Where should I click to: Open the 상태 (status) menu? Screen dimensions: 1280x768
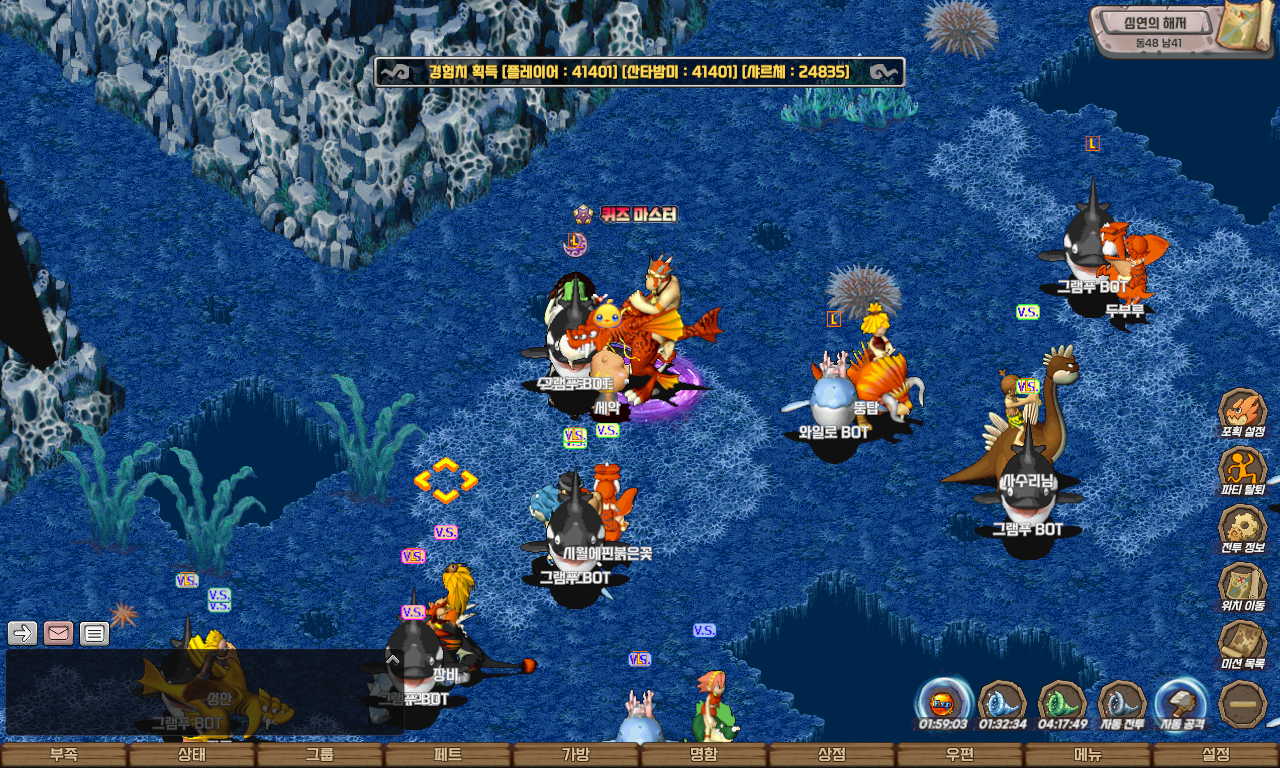[192, 755]
